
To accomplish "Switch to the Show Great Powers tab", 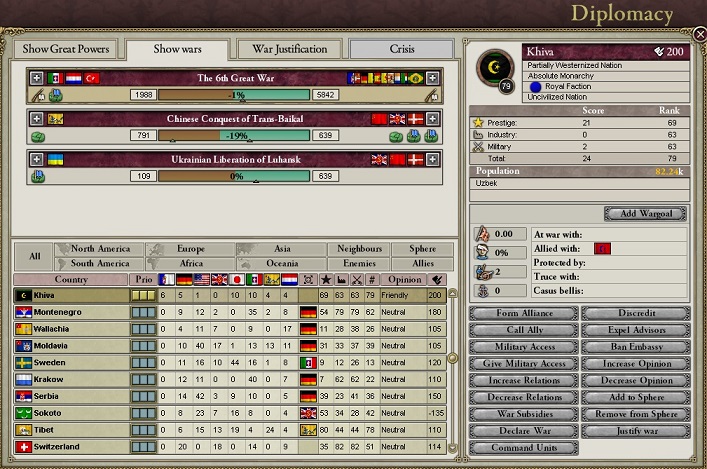I will (66, 49).
